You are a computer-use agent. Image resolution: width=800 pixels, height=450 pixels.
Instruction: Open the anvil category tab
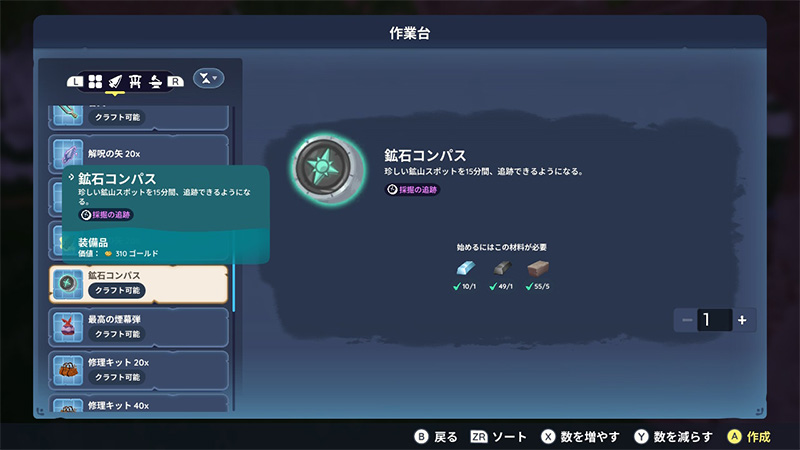[x=155, y=80]
